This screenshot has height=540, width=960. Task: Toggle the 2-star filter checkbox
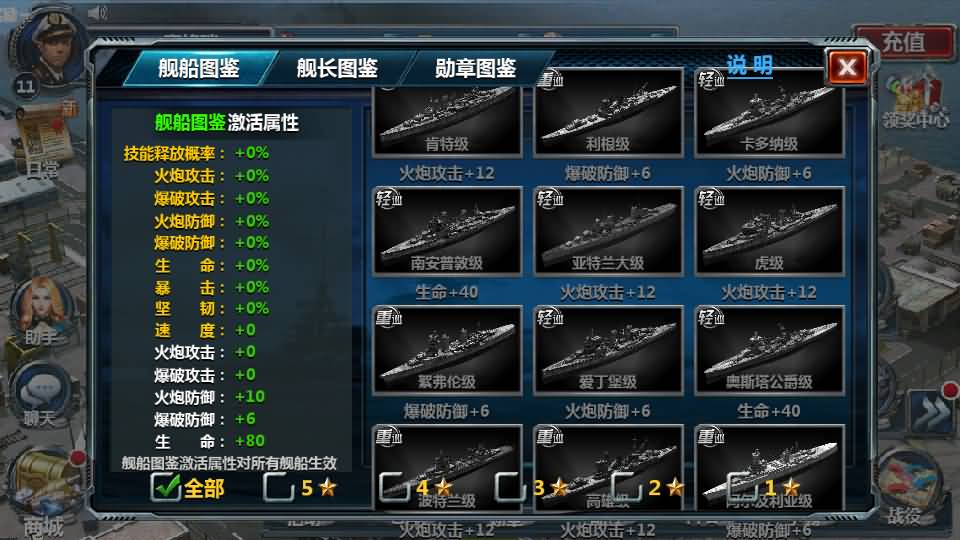(626, 487)
